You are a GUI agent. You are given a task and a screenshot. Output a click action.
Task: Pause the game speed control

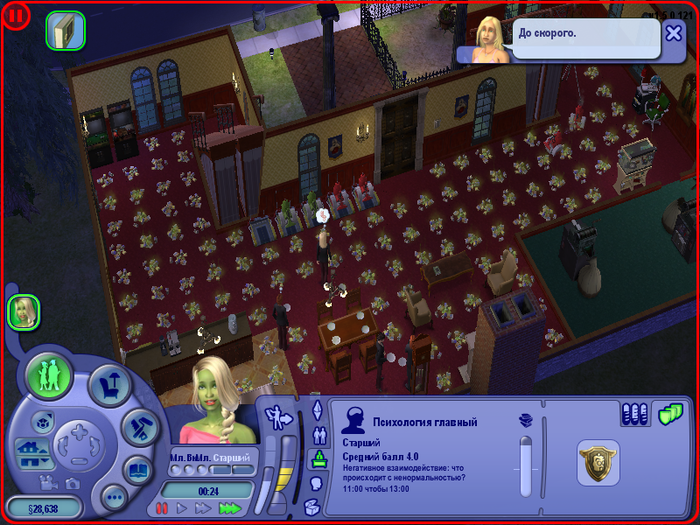click(x=162, y=509)
